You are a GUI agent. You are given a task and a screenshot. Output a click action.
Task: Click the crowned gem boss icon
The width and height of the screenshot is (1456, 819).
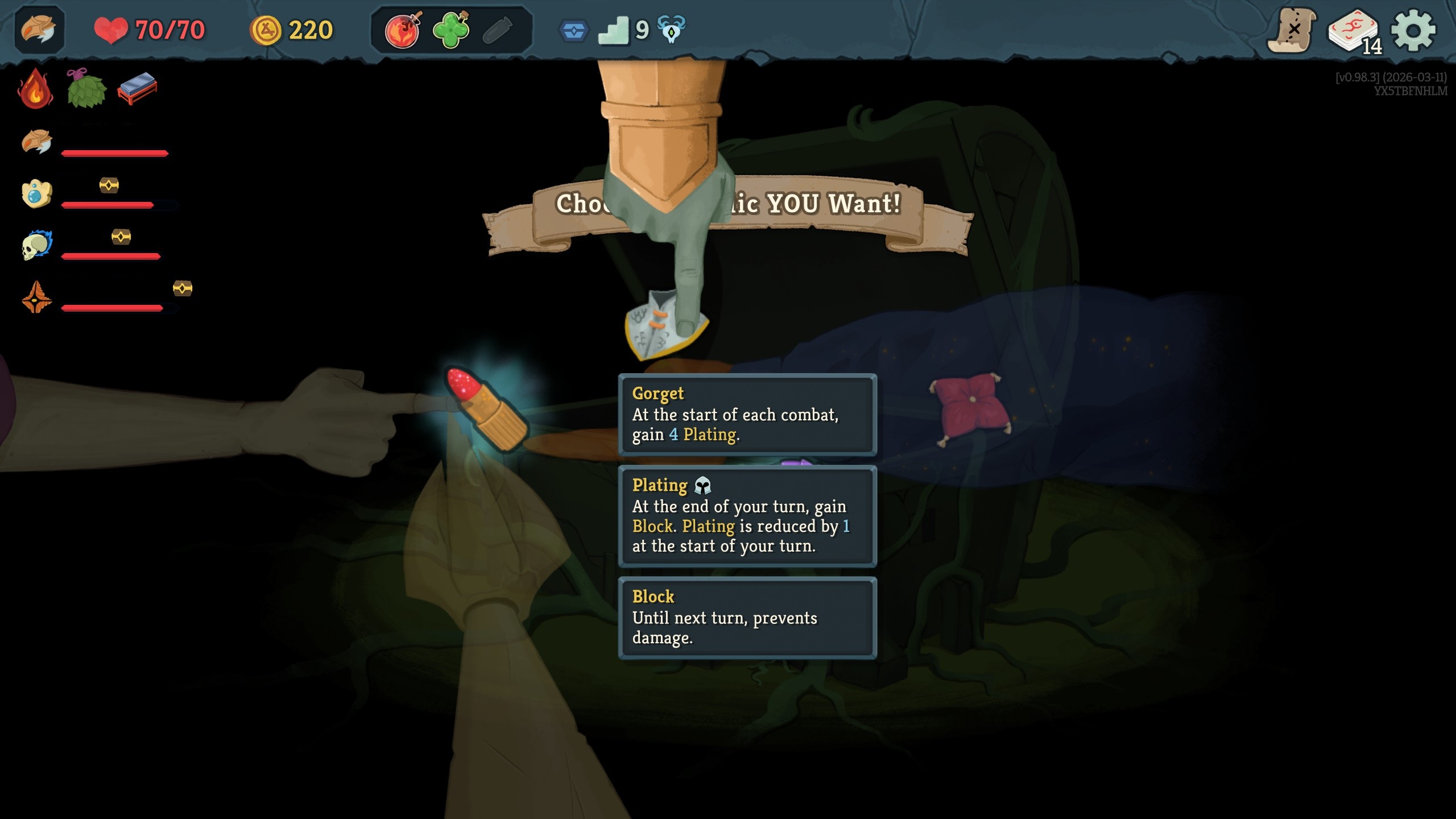36,192
